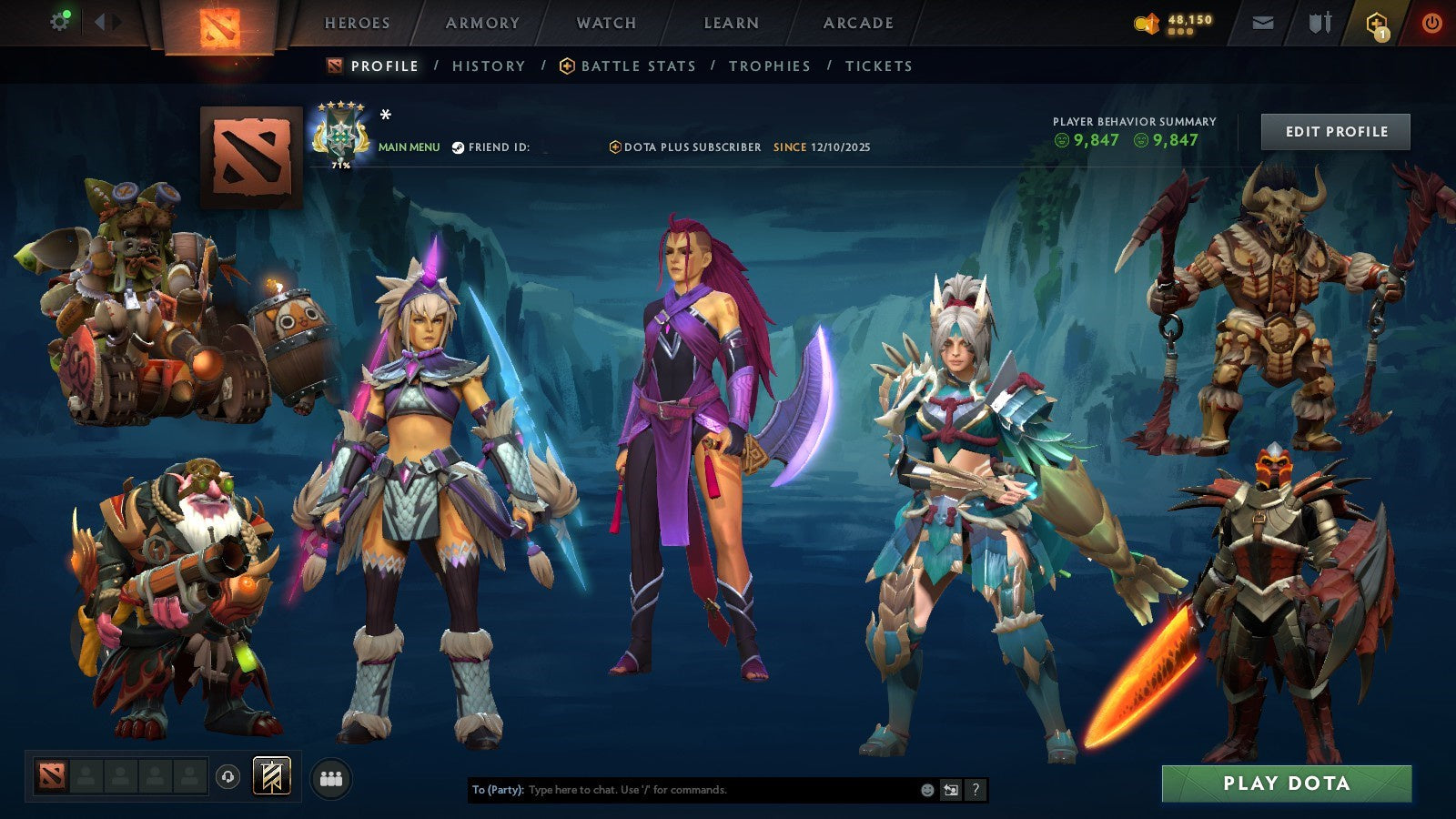Click the EDIT PROFILE button
The image size is (1456, 819).
tap(1336, 131)
